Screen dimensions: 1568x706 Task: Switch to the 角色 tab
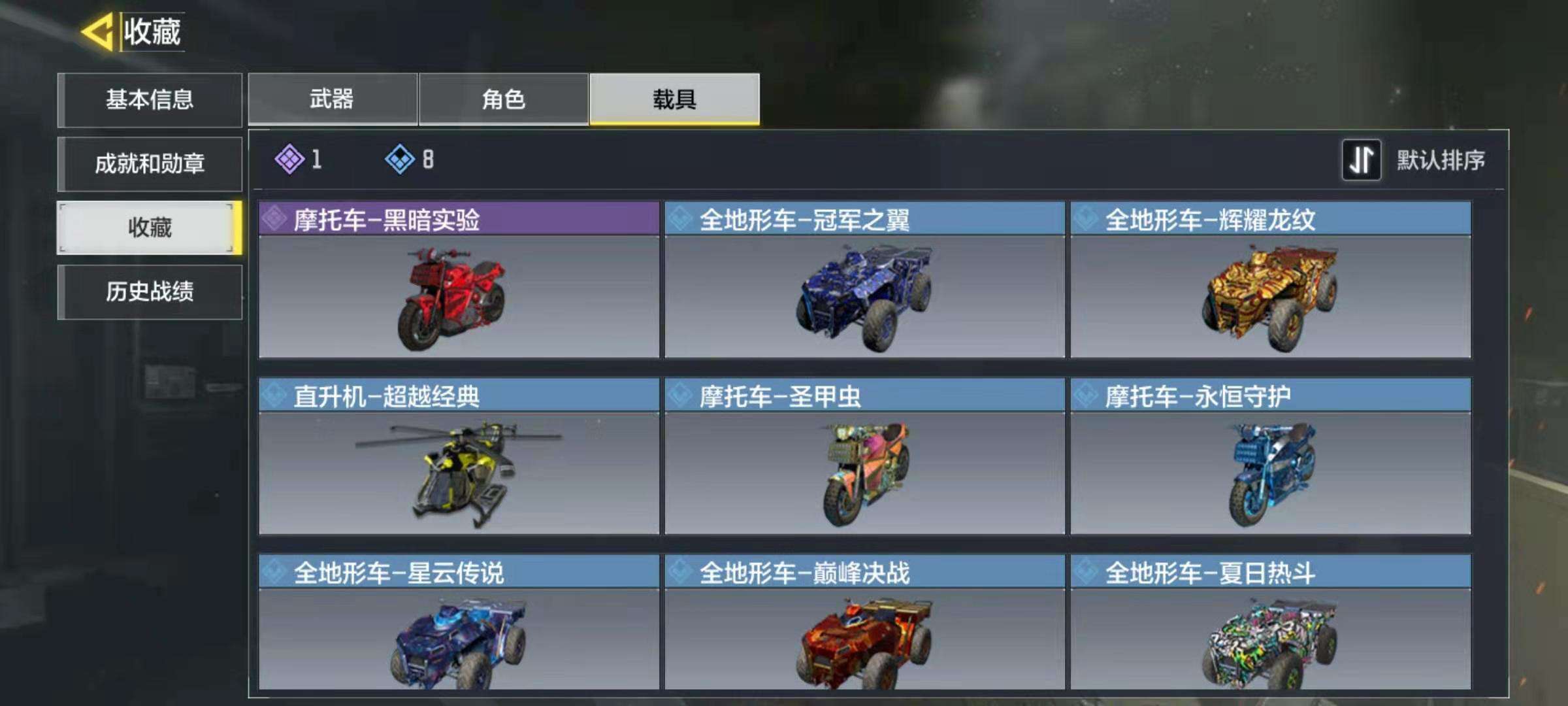[x=503, y=98]
